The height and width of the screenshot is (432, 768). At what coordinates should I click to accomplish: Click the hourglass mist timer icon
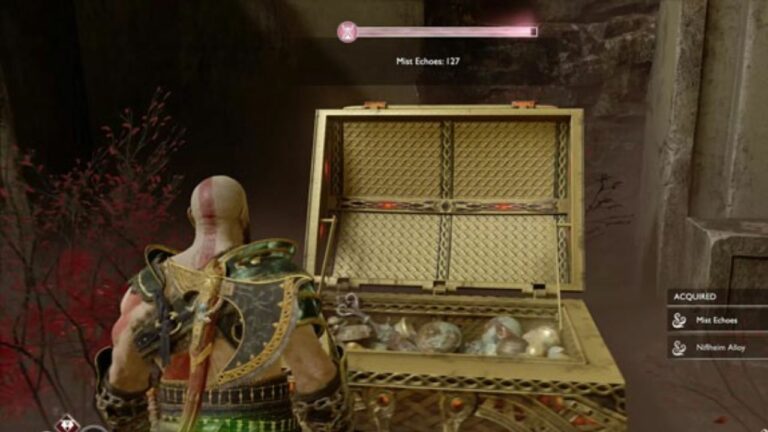pos(347,32)
